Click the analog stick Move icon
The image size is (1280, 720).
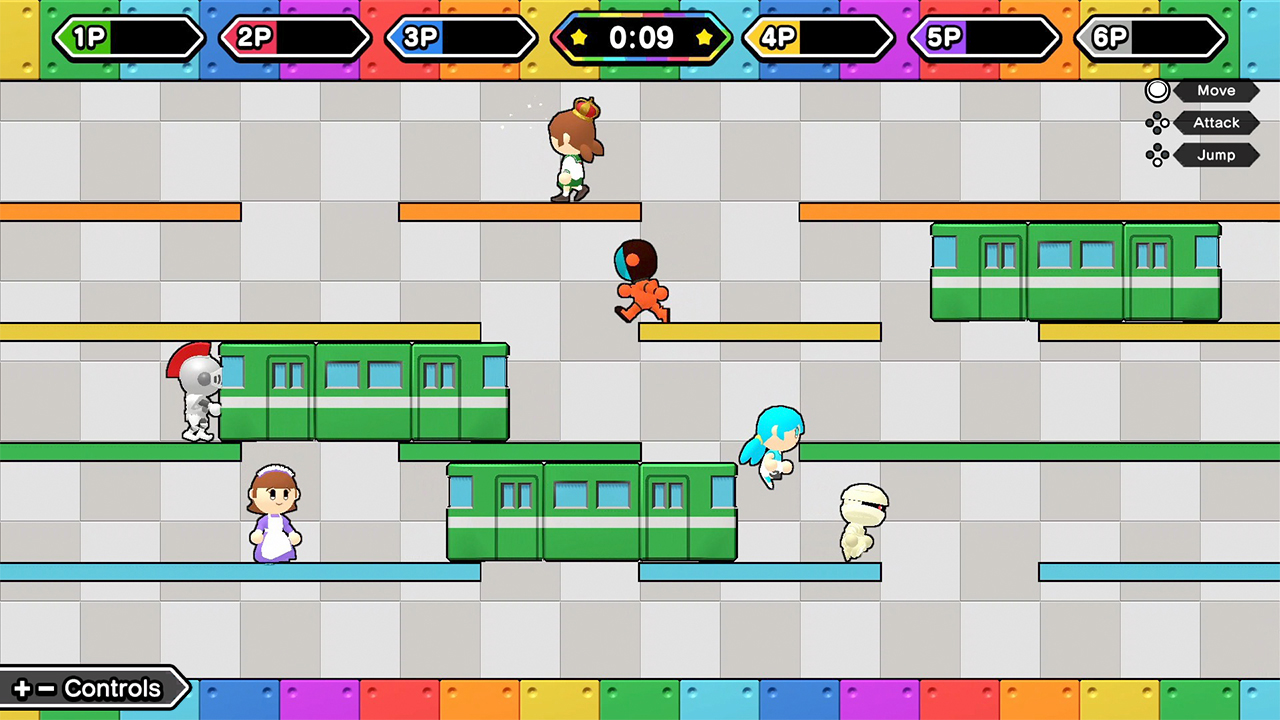click(1157, 90)
